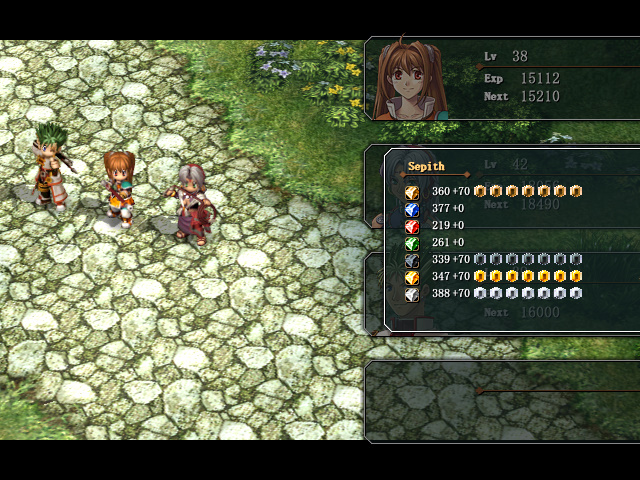Click the Sepith panel header
The width and height of the screenshot is (640, 480).
click(x=426, y=166)
